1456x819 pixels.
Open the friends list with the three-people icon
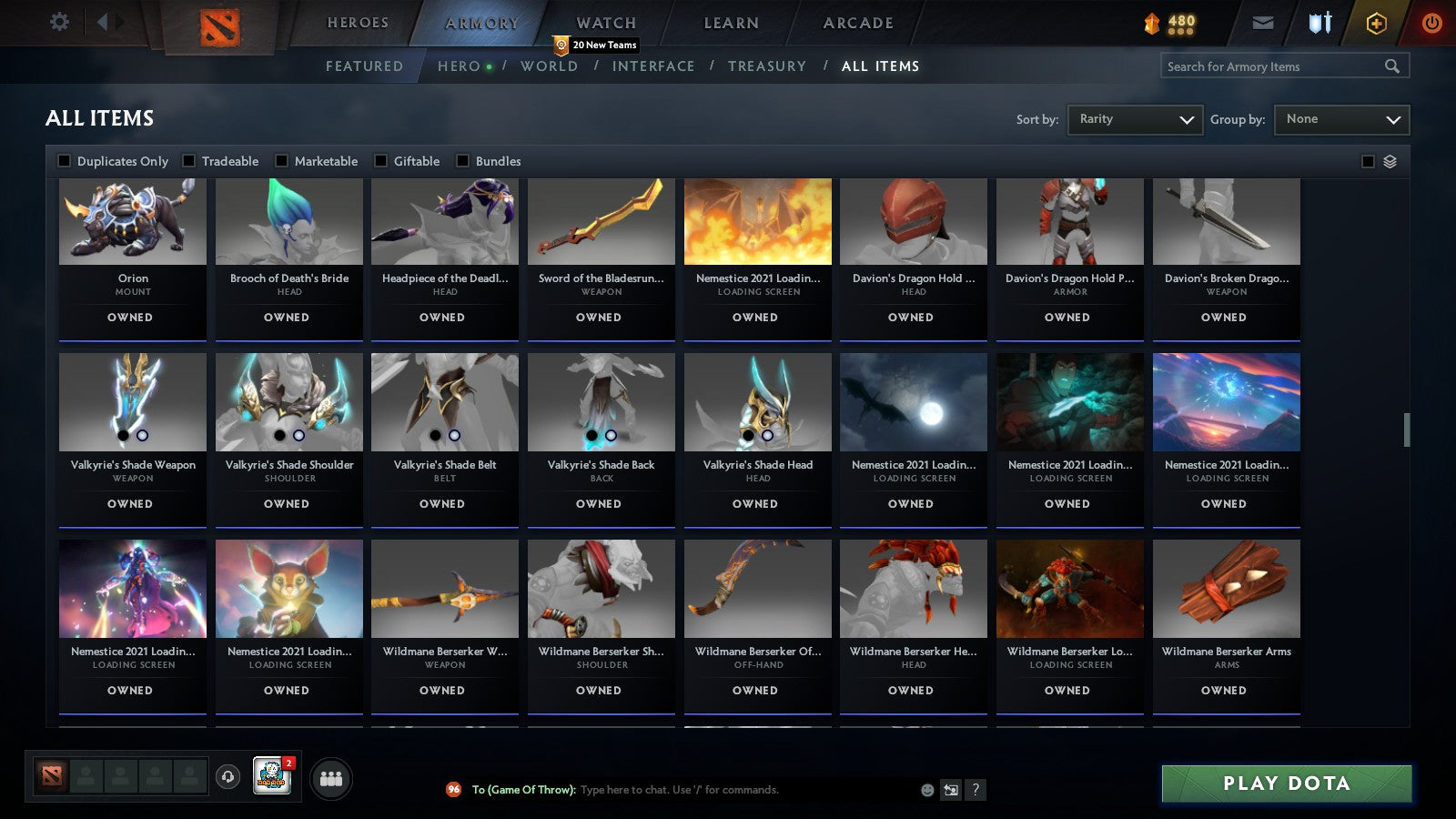click(x=332, y=779)
